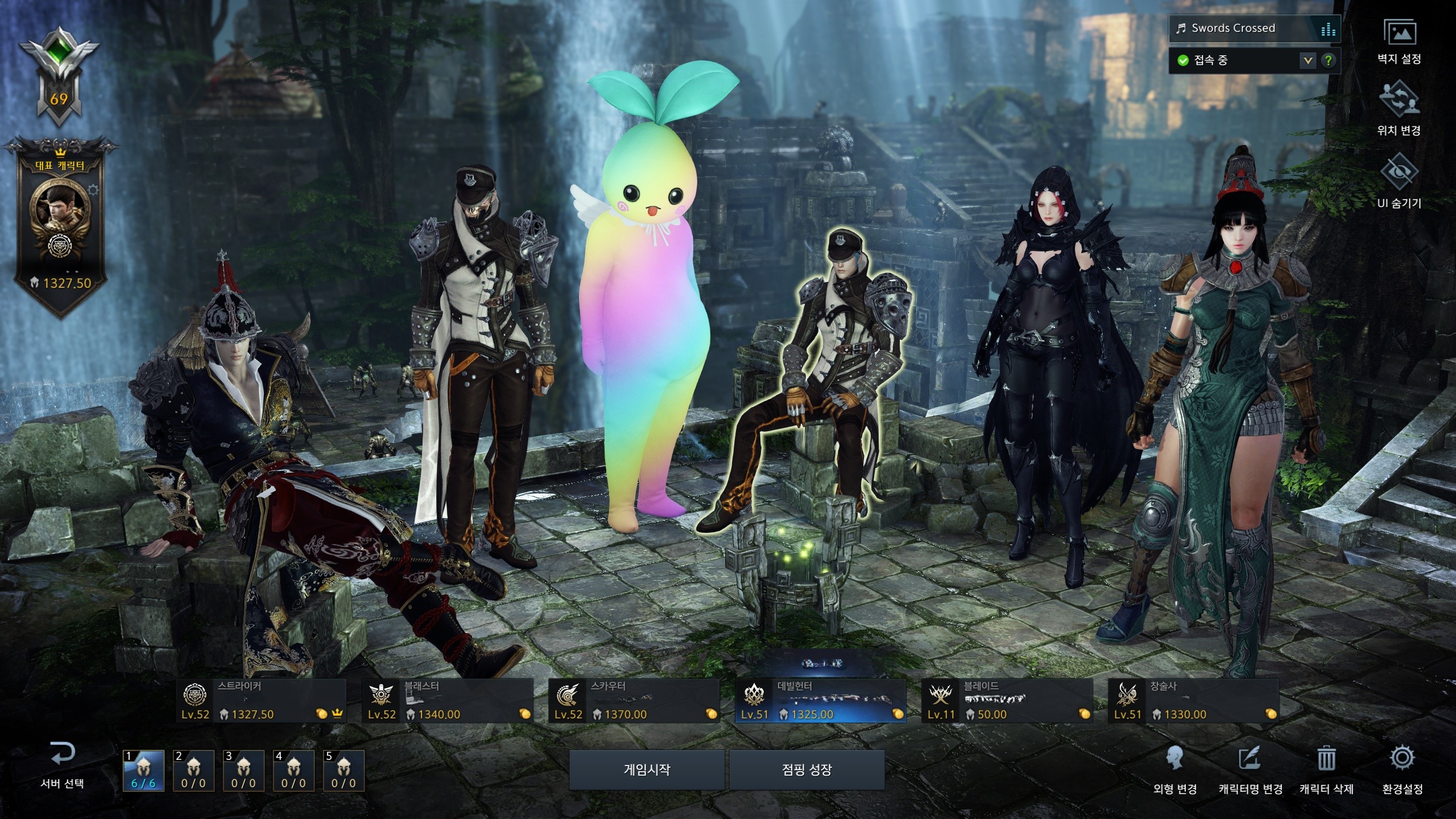Click the Swords Crossed music equalizer icon
The height and width of the screenshot is (819, 1456).
[1329, 28]
